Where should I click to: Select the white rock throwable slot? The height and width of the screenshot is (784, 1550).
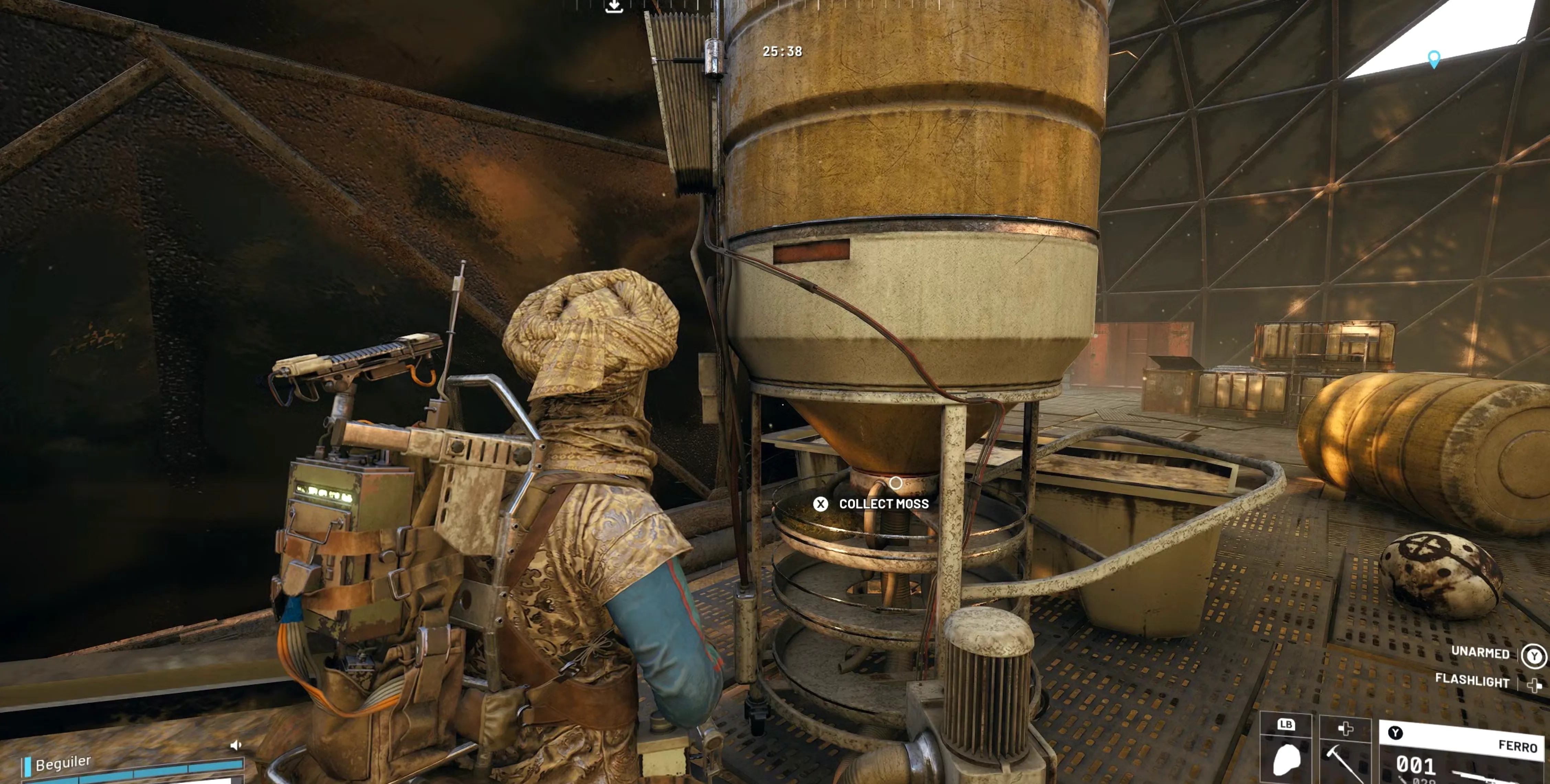(x=1286, y=752)
